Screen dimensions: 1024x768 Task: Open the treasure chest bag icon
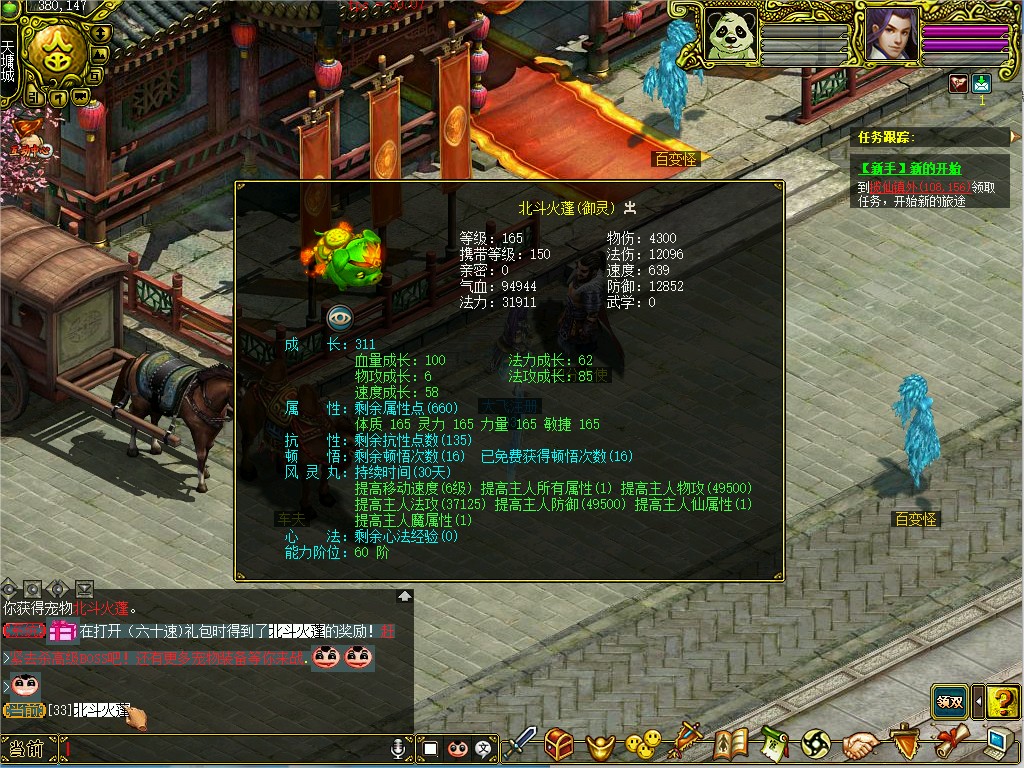(x=559, y=743)
